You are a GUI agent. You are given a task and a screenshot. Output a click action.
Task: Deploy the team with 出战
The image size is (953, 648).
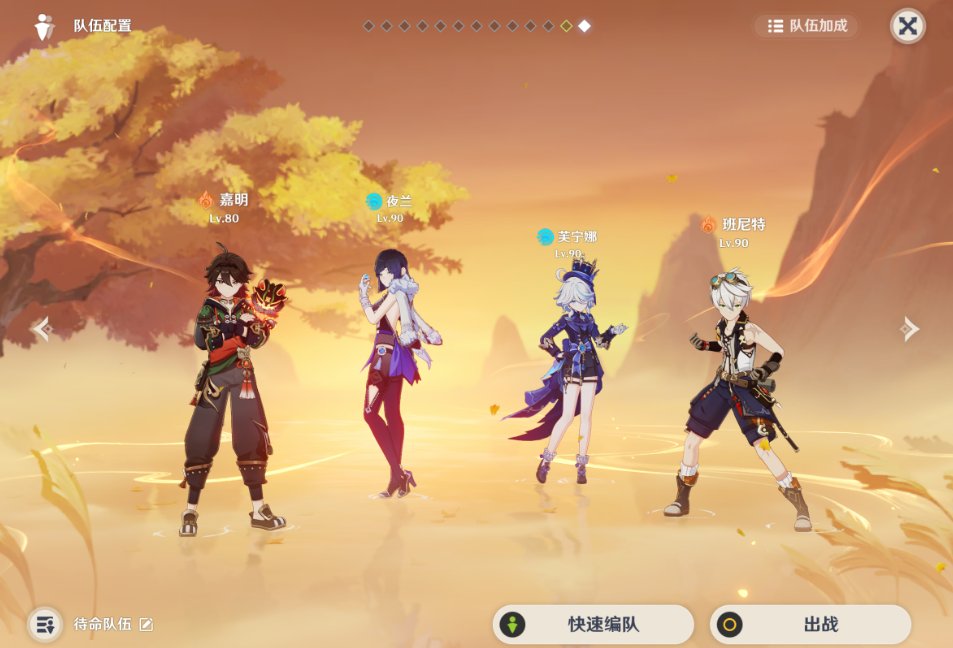pyautogui.click(x=810, y=625)
